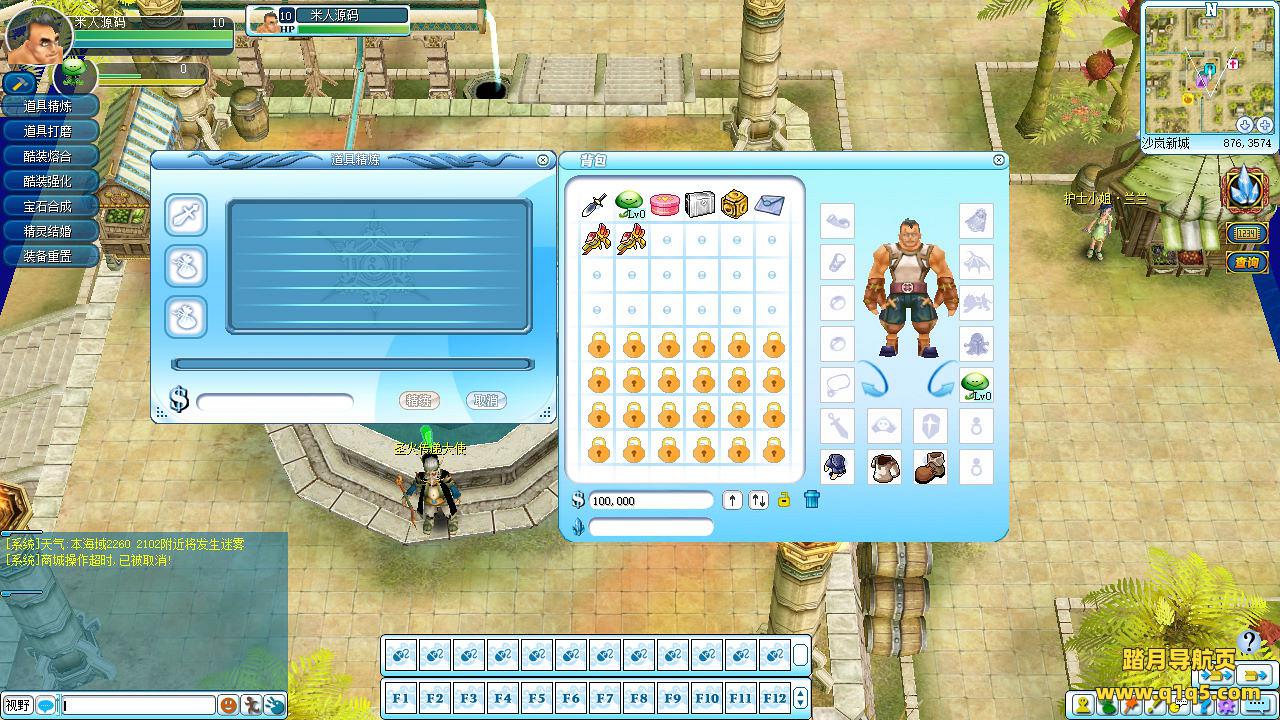1280x720 pixels.
Task: Pick the pink heart gift box item
Action: coord(664,205)
